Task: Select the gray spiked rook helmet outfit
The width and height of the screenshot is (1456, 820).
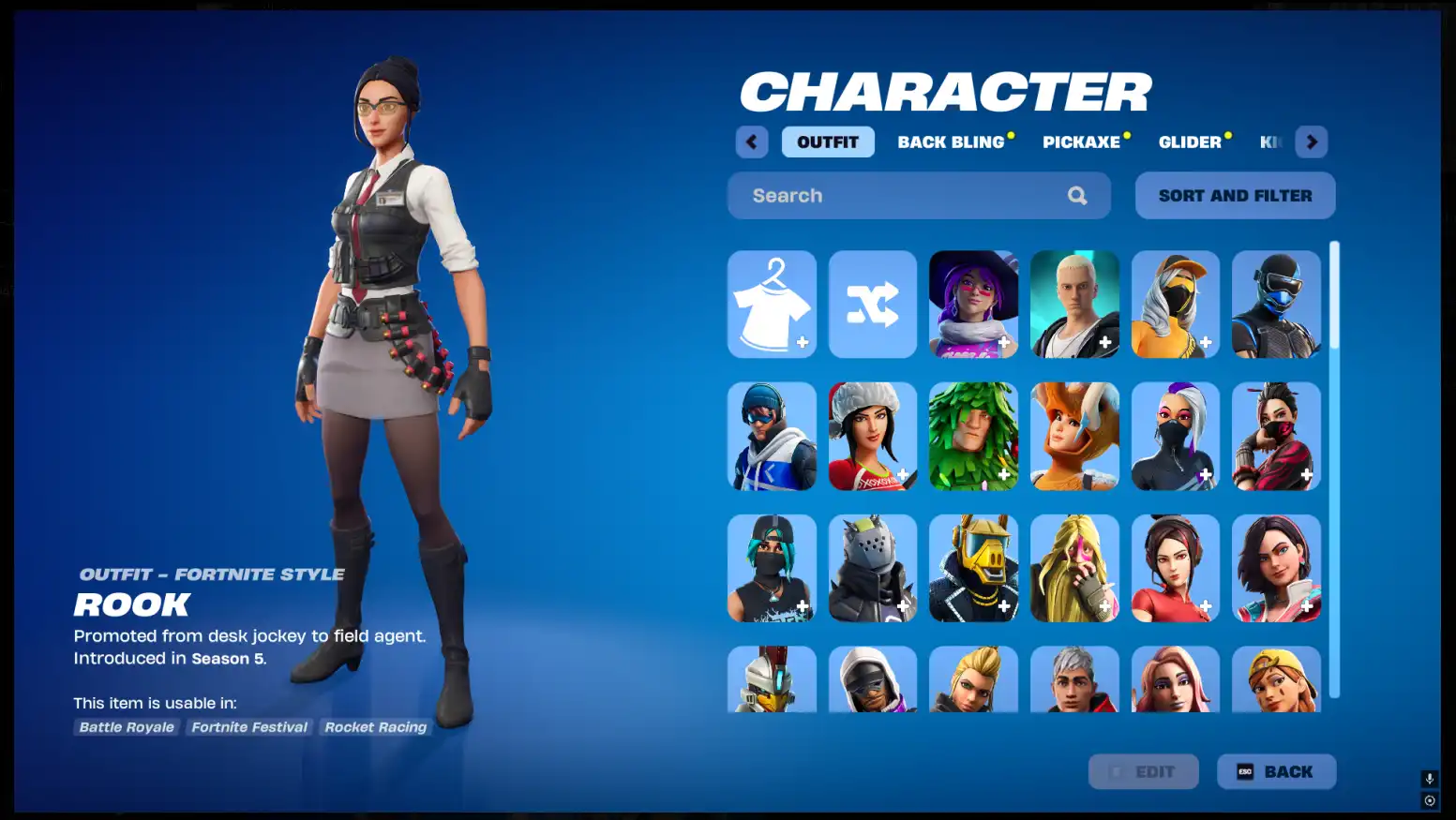Action: pyautogui.click(x=873, y=568)
